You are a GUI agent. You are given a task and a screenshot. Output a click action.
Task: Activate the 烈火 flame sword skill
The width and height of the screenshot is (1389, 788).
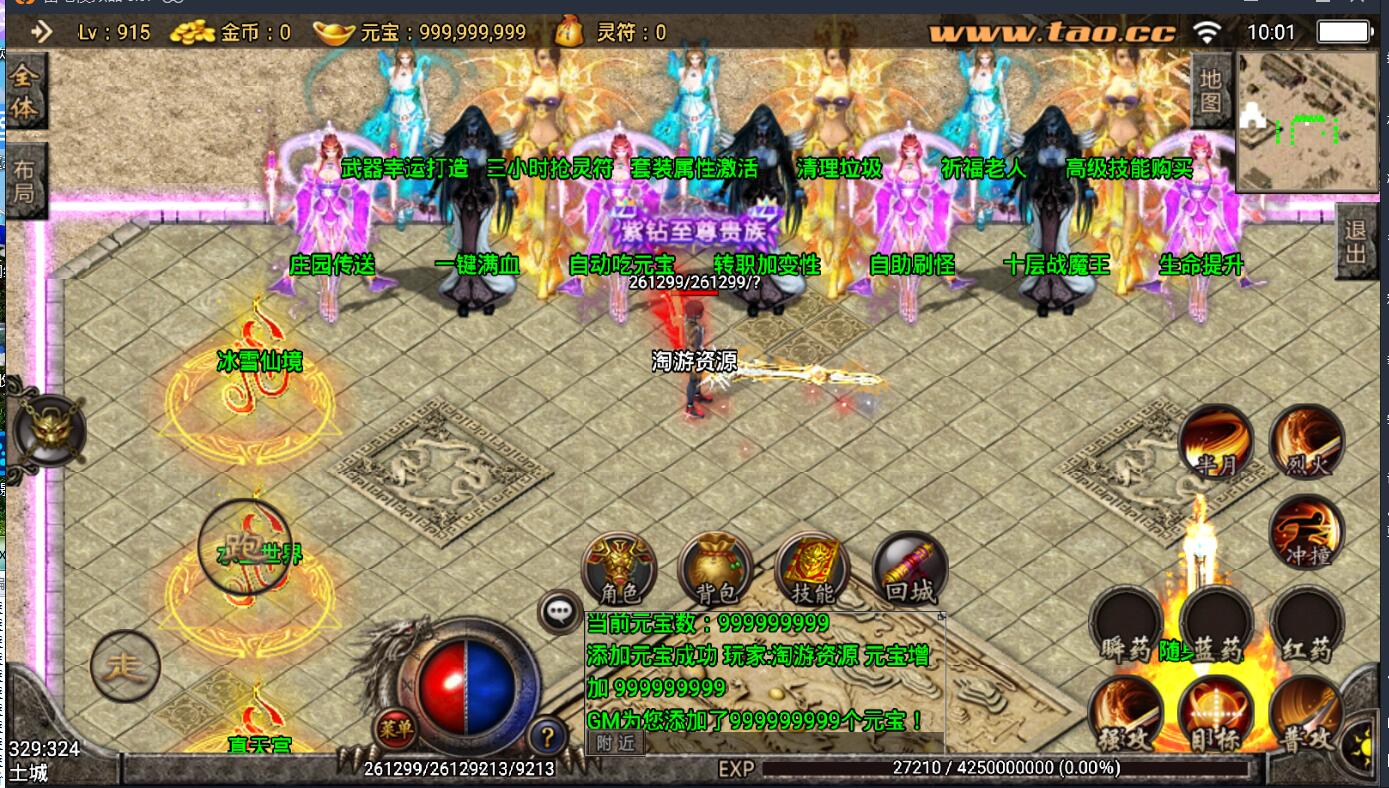click(x=1306, y=443)
